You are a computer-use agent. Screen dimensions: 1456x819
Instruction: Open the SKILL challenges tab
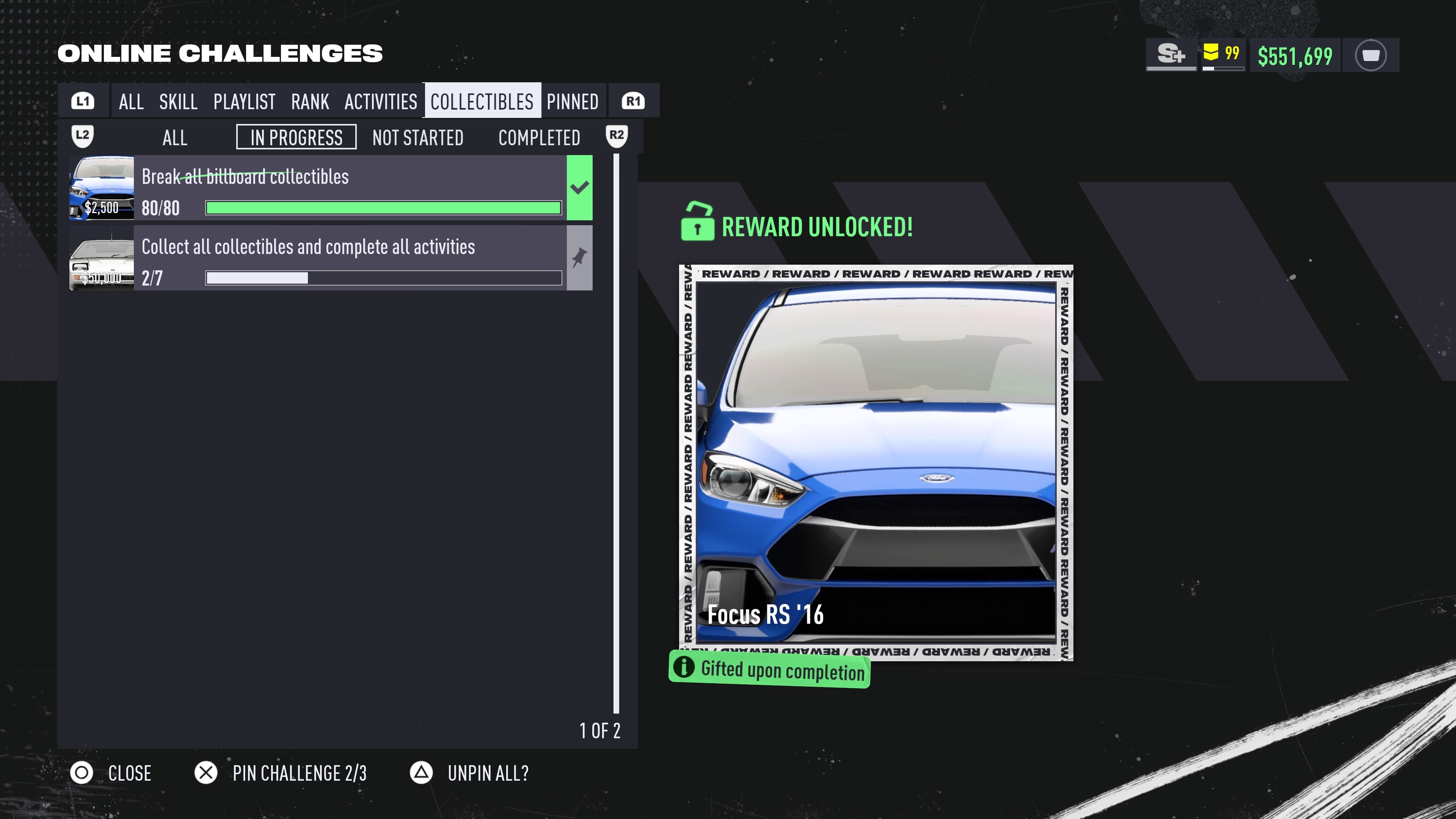[178, 102]
